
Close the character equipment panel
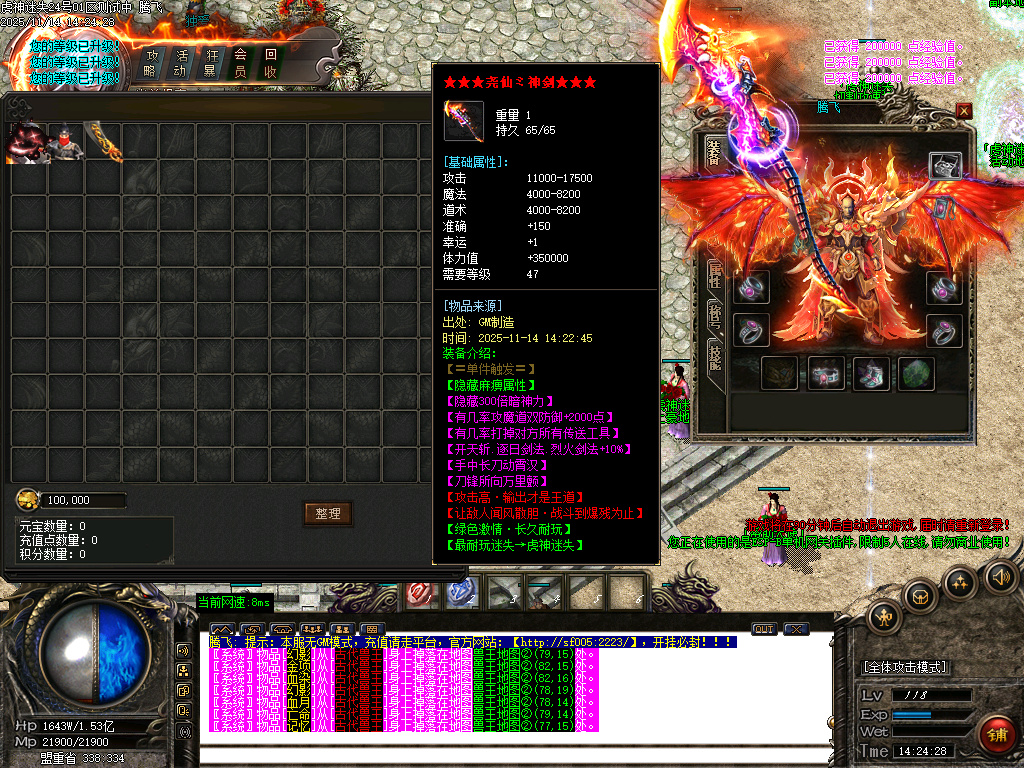[x=964, y=111]
